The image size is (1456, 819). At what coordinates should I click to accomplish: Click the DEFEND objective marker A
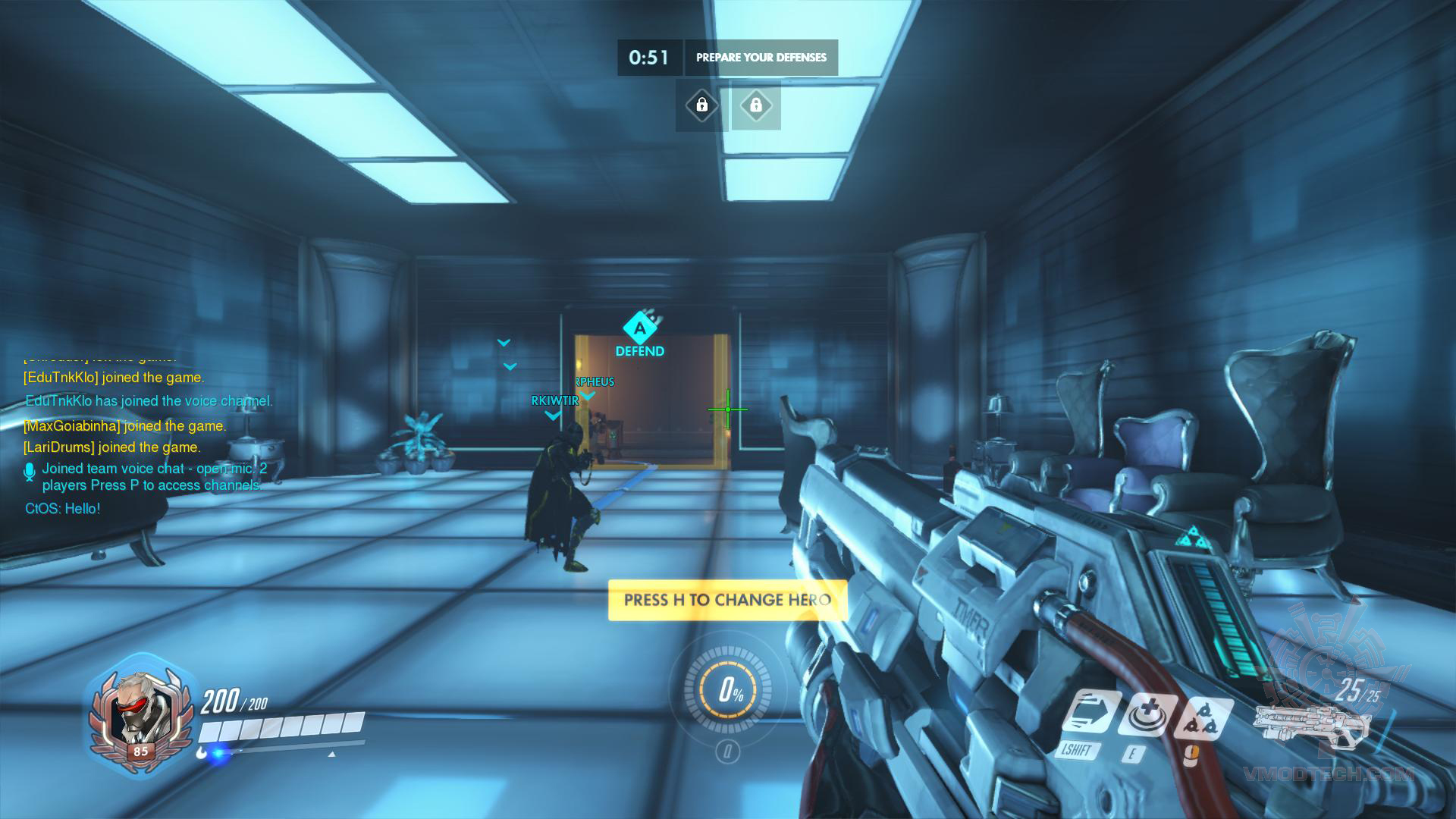(x=639, y=328)
